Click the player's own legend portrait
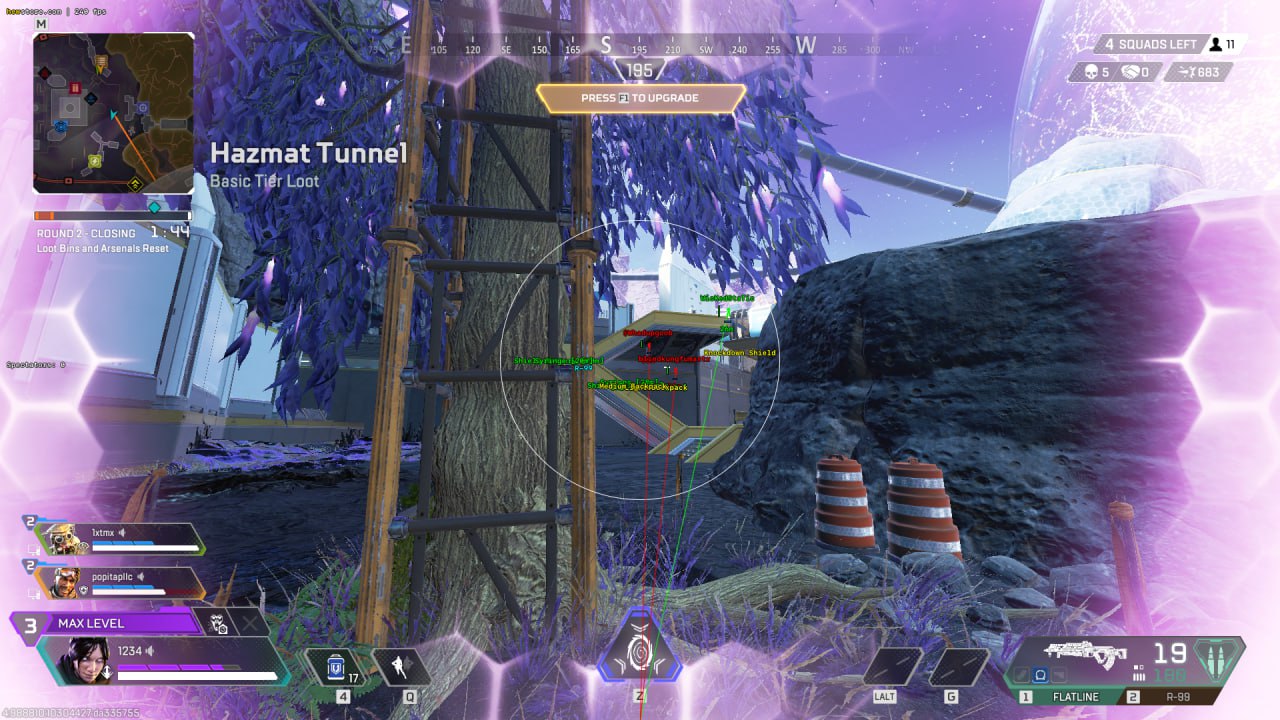Image resolution: width=1280 pixels, height=720 pixels. (x=75, y=659)
